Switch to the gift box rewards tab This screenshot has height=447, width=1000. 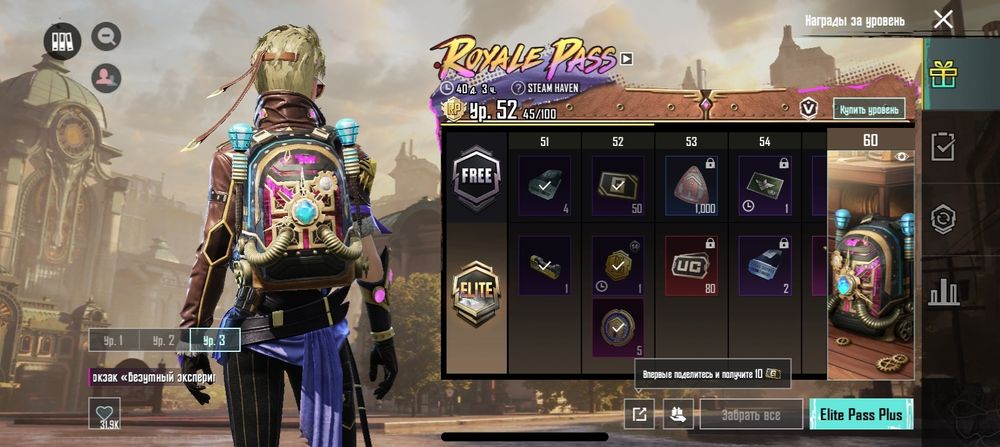point(942,74)
